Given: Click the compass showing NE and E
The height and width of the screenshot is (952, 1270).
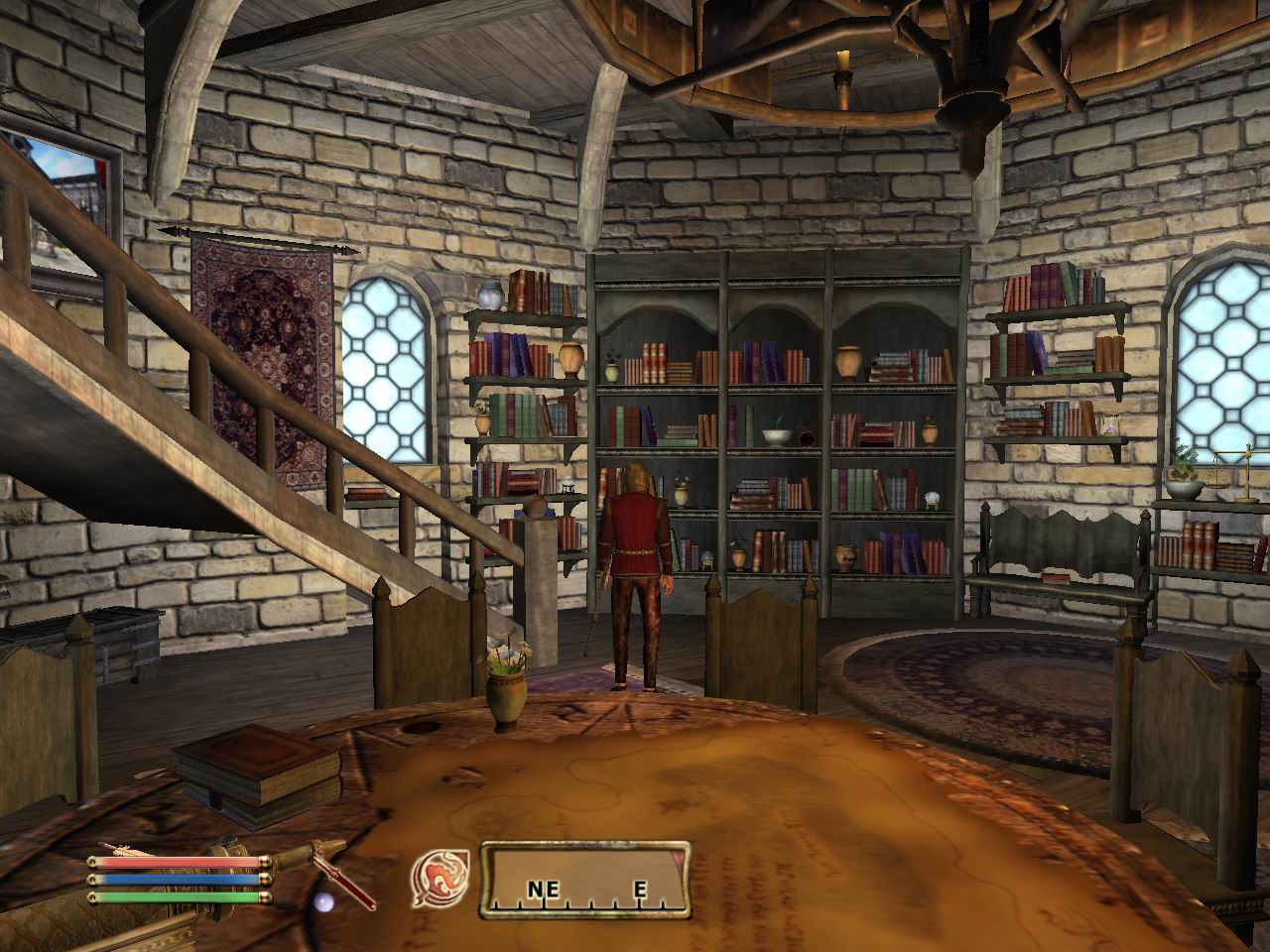Looking at the screenshot, I should tap(585, 878).
